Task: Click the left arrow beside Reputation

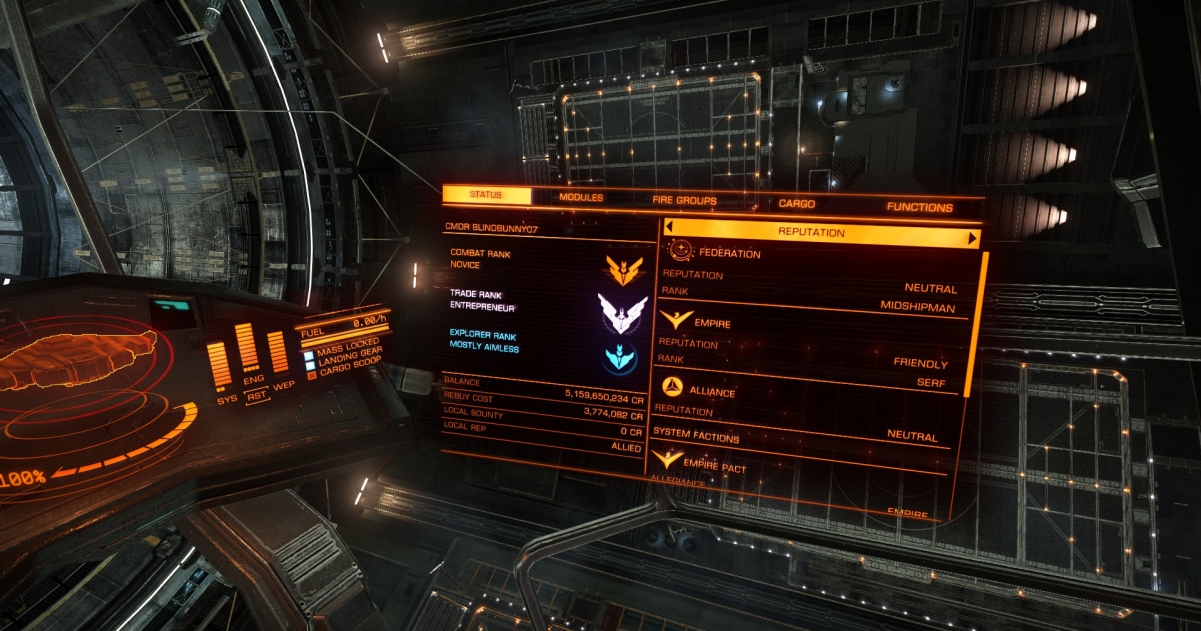Action: click(670, 229)
